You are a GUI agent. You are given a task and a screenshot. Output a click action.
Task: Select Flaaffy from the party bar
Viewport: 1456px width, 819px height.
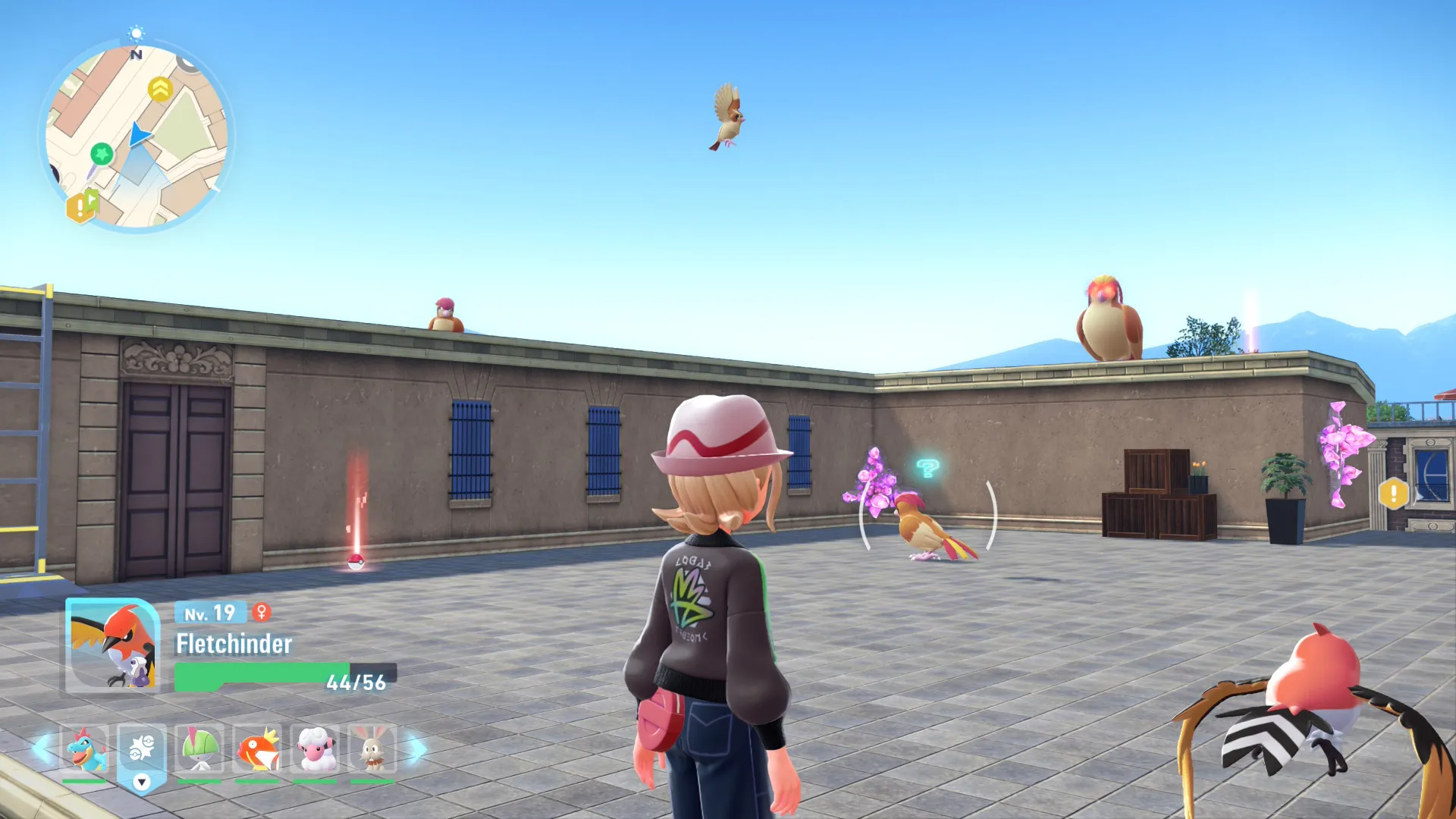click(x=315, y=749)
